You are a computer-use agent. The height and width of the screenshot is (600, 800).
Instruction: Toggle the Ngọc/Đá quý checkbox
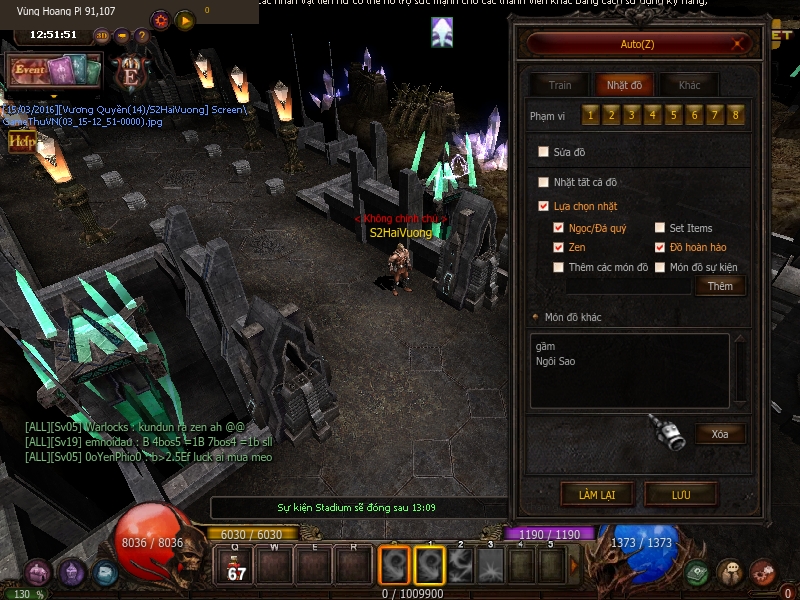pyautogui.click(x=559, y=228)
